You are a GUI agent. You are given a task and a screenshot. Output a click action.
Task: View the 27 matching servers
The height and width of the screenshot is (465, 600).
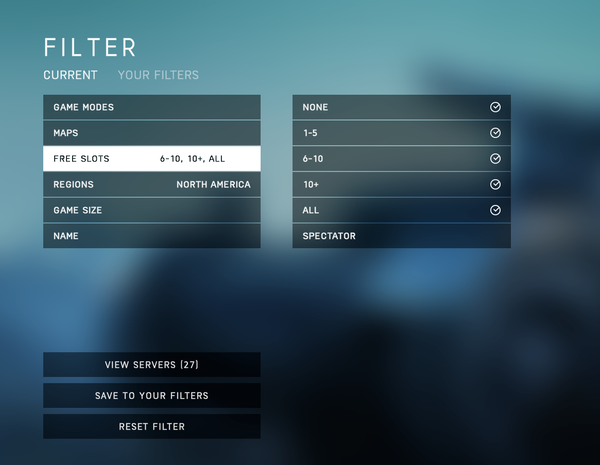point(151,365)
